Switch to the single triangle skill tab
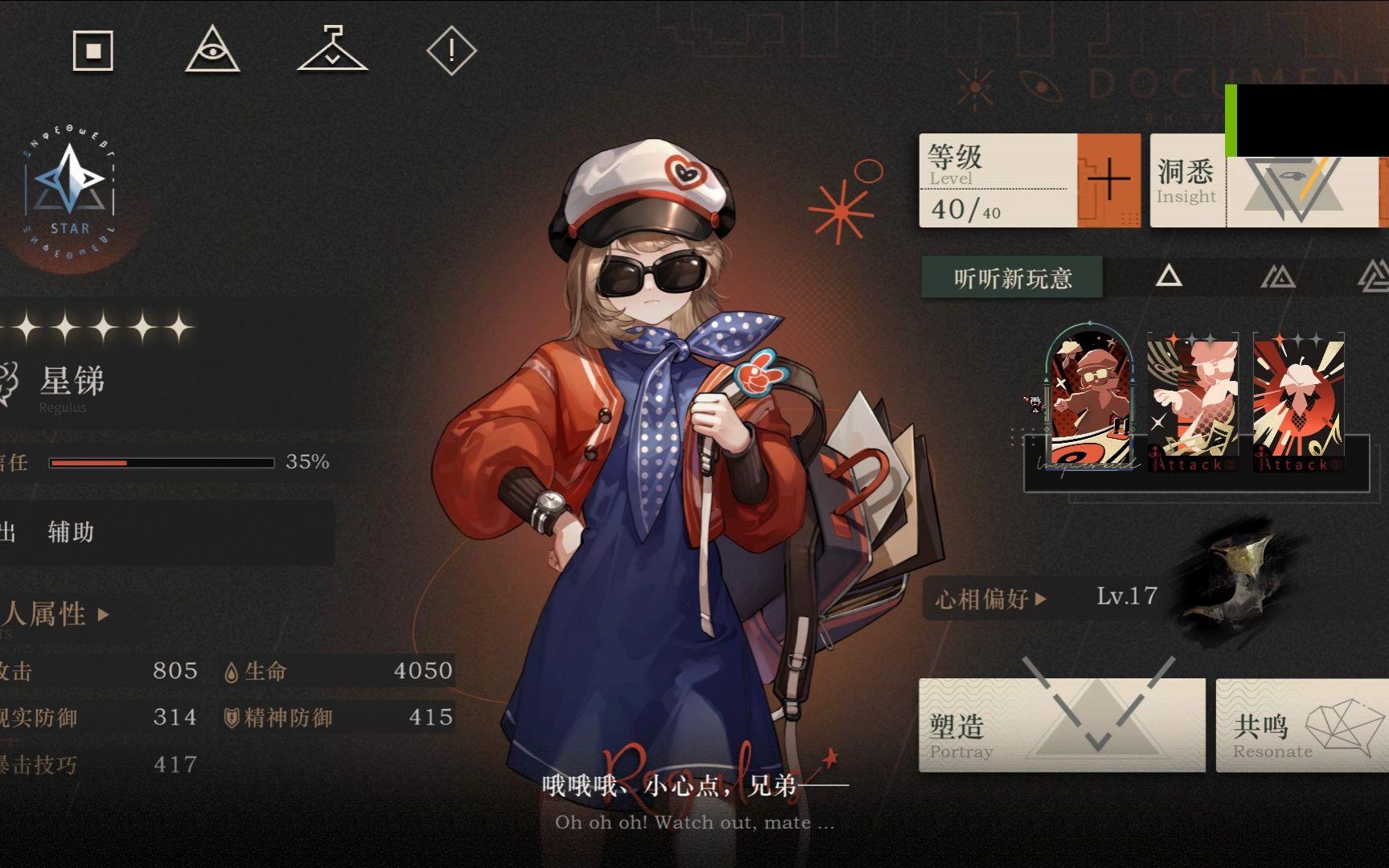Screen dimensions: 1389x868 [x=1170, y=277]
